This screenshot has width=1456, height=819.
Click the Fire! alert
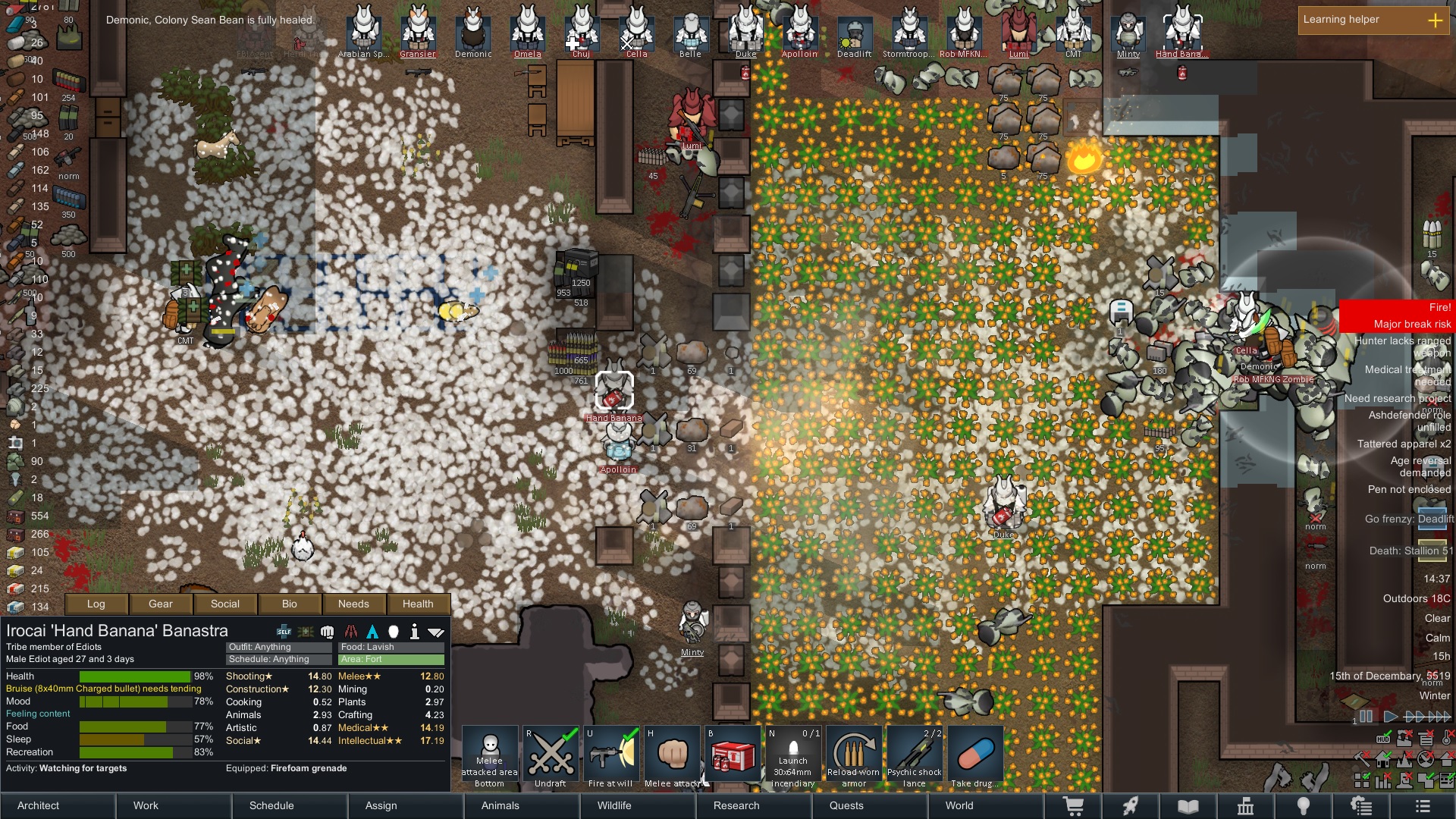[x=1397, y=307]
